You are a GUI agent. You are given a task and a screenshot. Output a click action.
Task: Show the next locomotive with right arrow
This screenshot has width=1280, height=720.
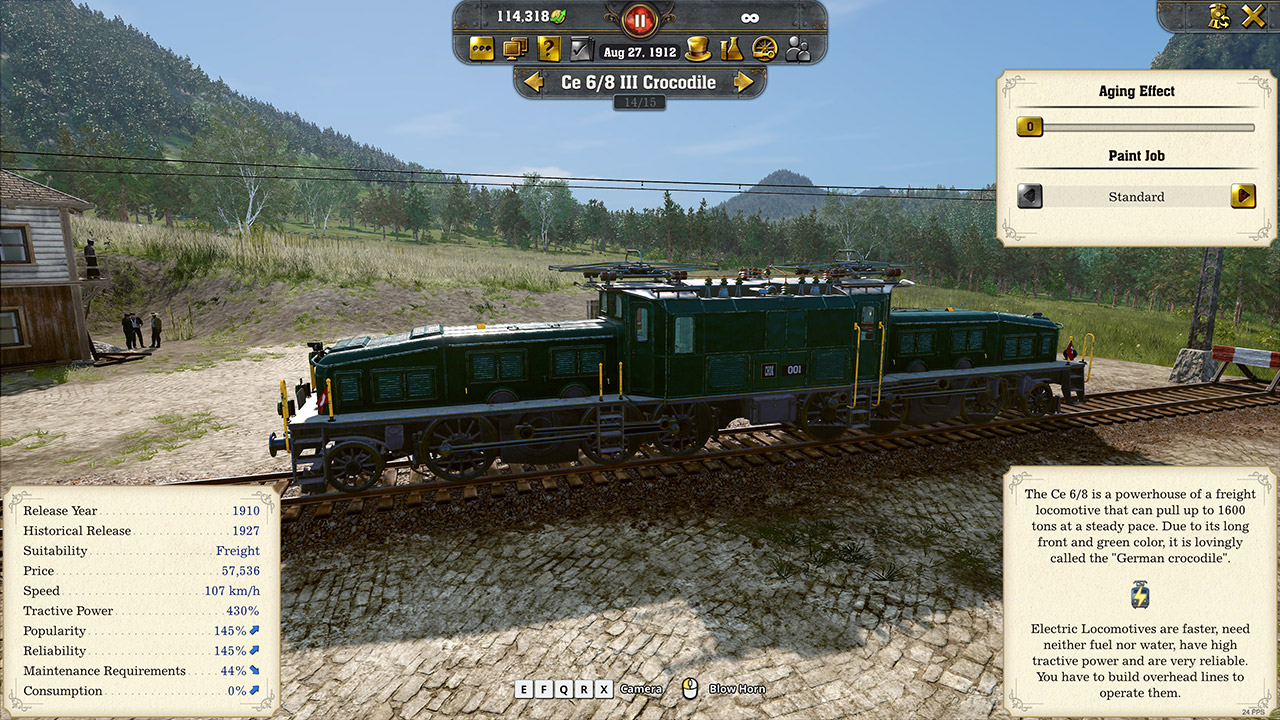point(744,82)
